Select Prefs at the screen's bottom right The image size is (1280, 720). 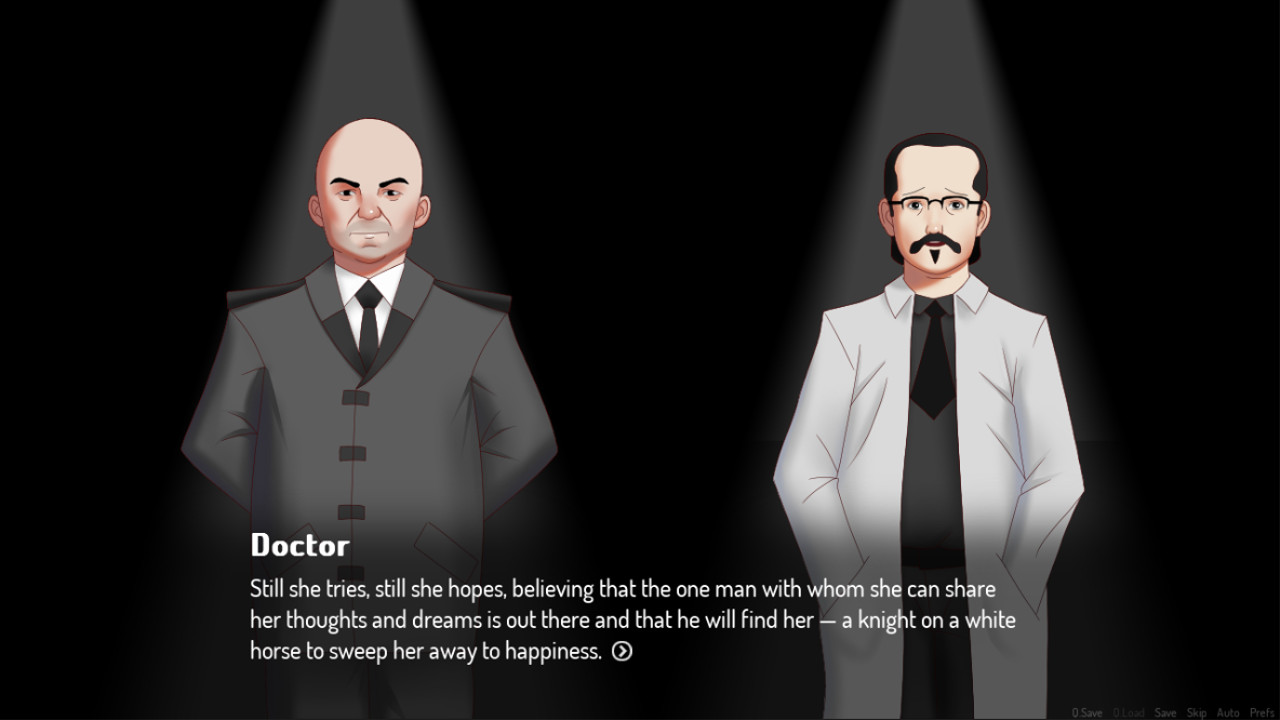click(x=1262, y=712)
